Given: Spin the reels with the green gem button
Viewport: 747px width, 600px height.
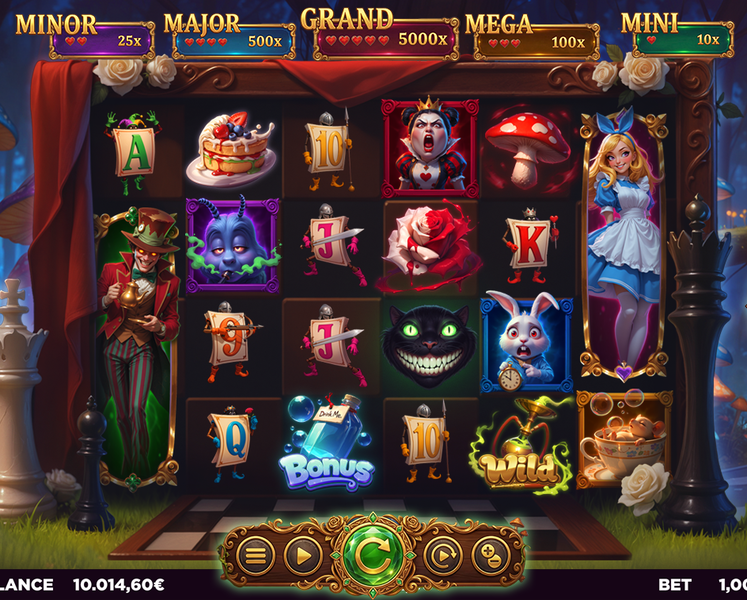Looking at the screenshot, I should tap(372, 553).
